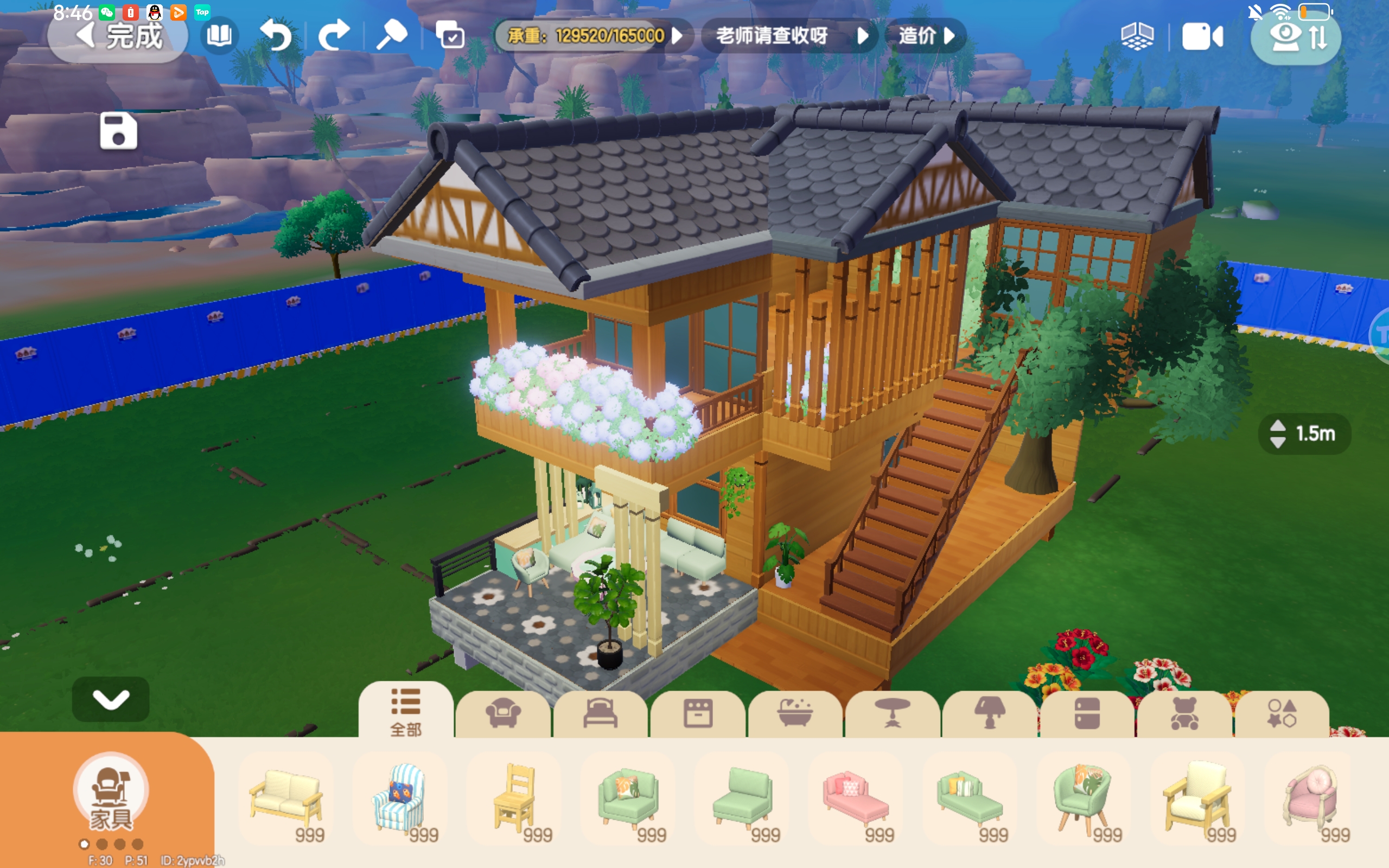
Task: Pick the pink chaise lounge item
Action: click(856, 799)
